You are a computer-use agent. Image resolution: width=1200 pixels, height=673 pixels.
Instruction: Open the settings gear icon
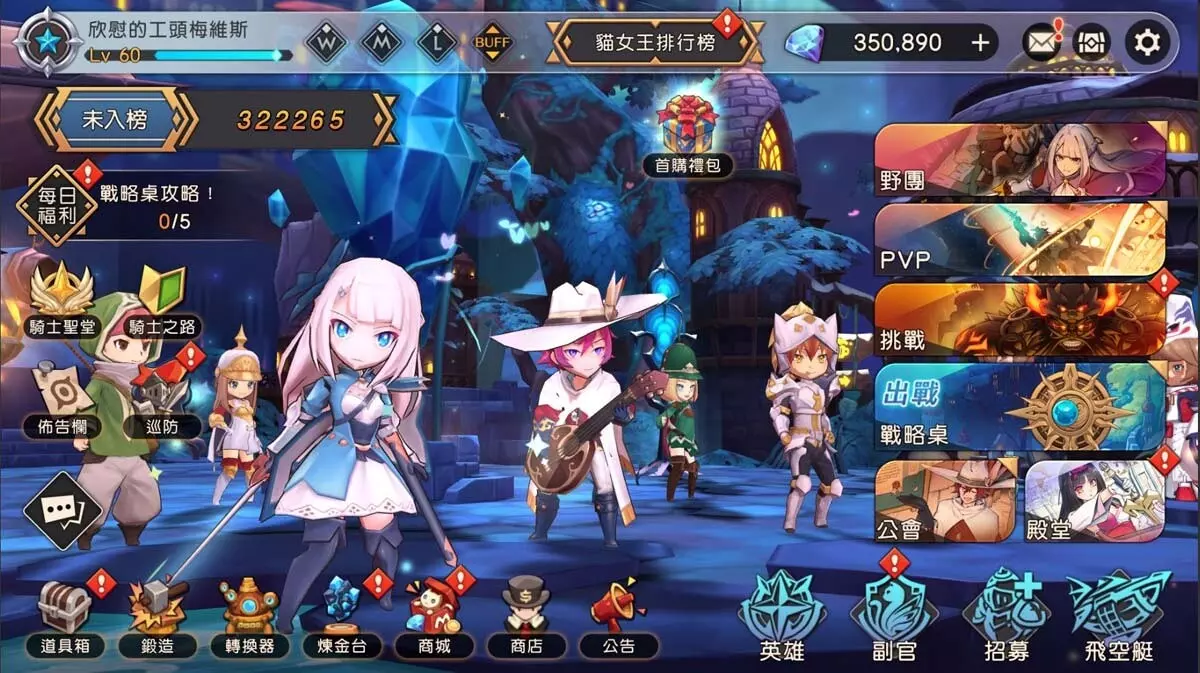point(1146,42)
